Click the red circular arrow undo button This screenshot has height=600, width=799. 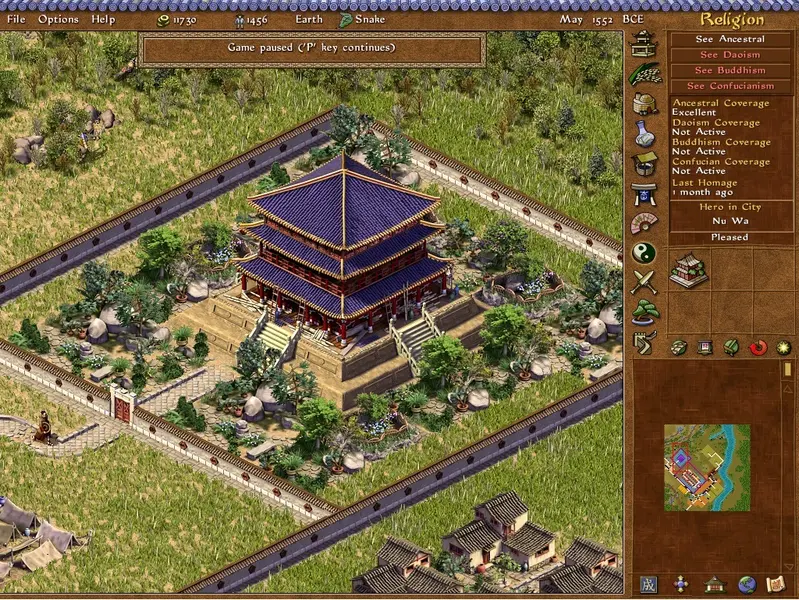coord(757,347)
